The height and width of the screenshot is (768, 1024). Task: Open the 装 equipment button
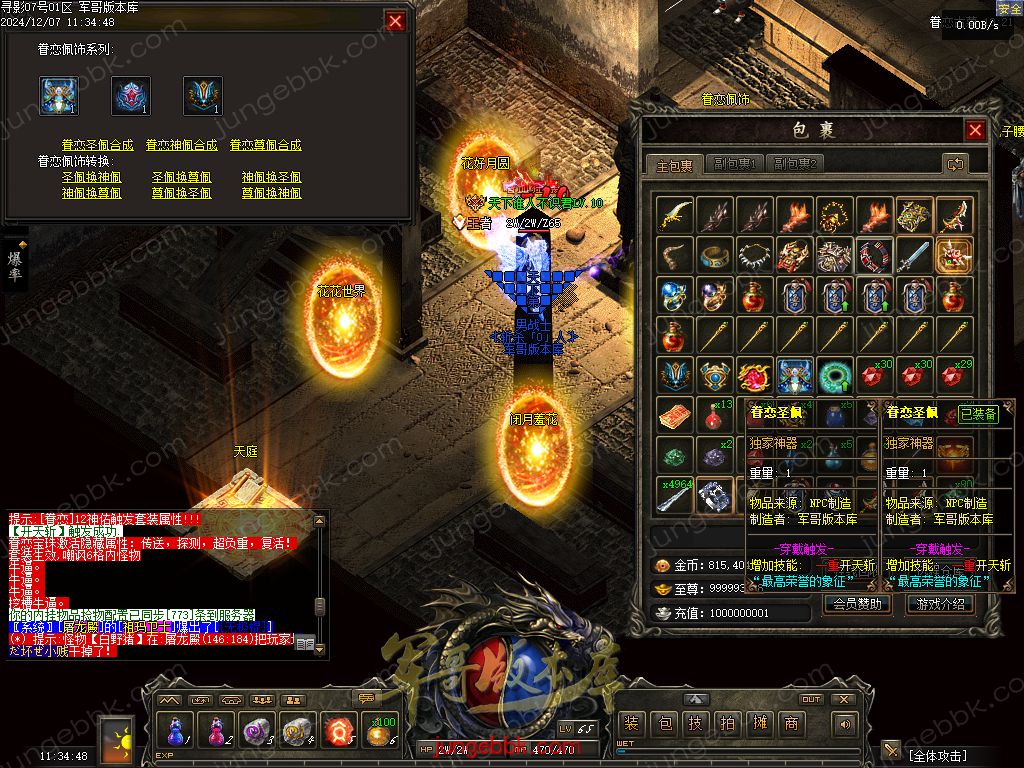pyautogui.click(x=630, y=724)
